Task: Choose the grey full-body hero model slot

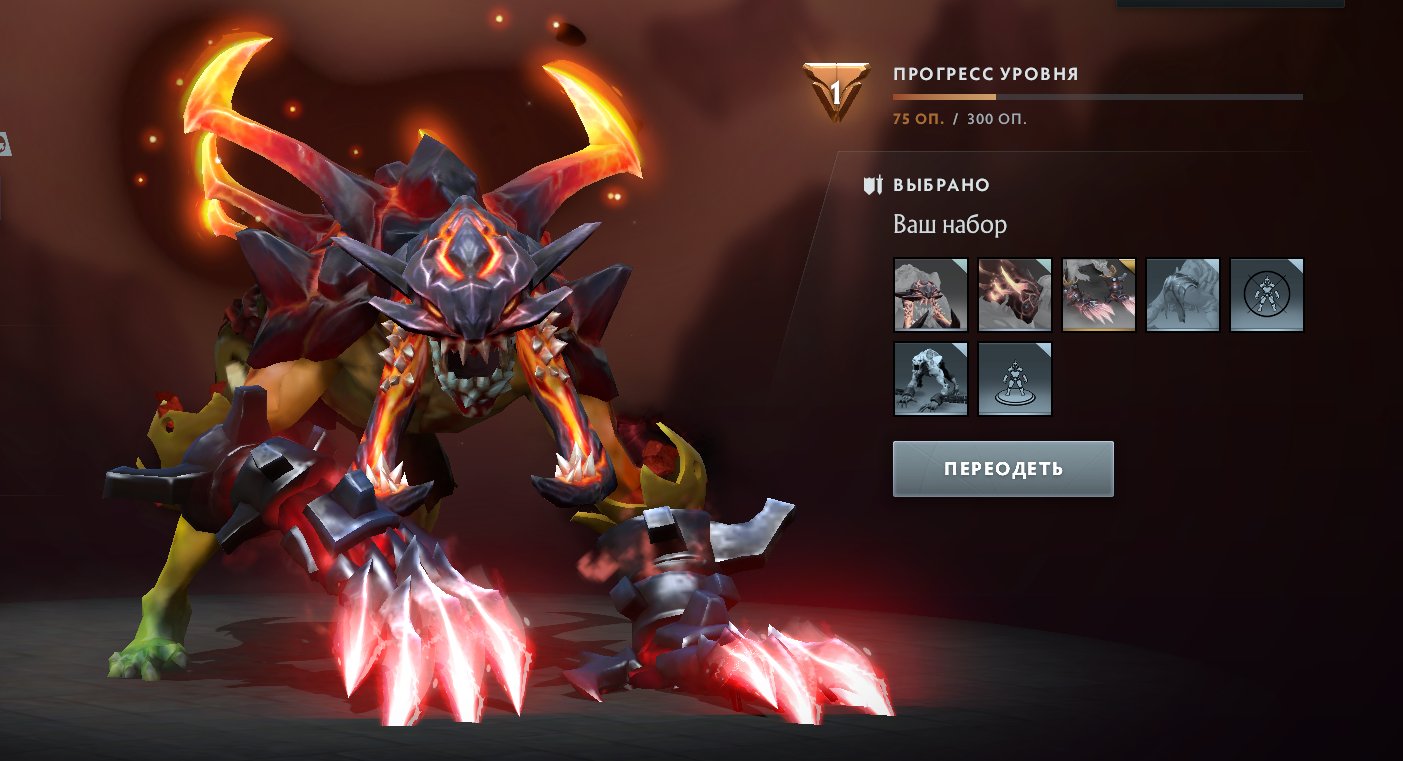Action: (x=930, y=379)
